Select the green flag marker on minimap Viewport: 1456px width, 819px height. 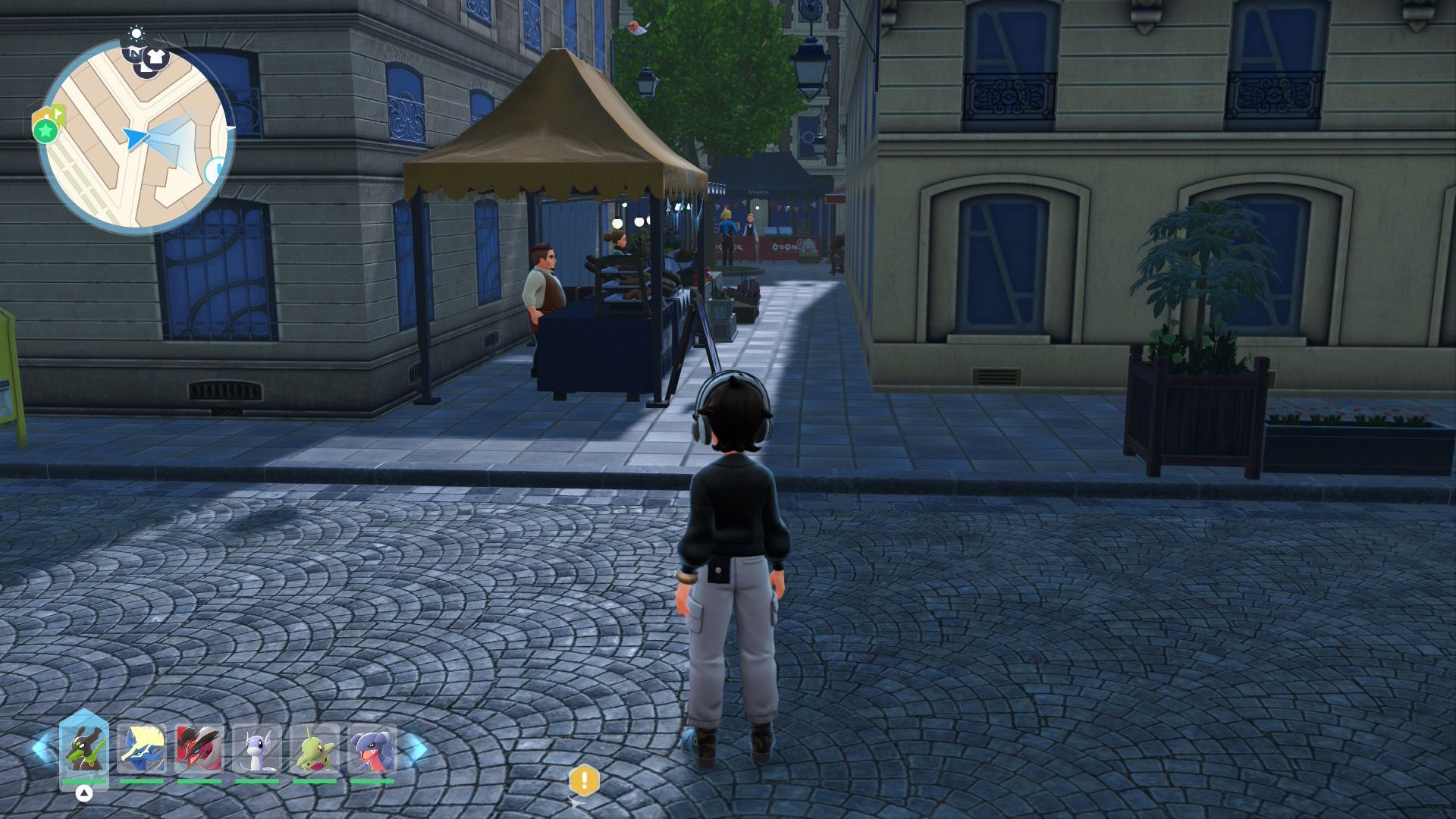58,114
